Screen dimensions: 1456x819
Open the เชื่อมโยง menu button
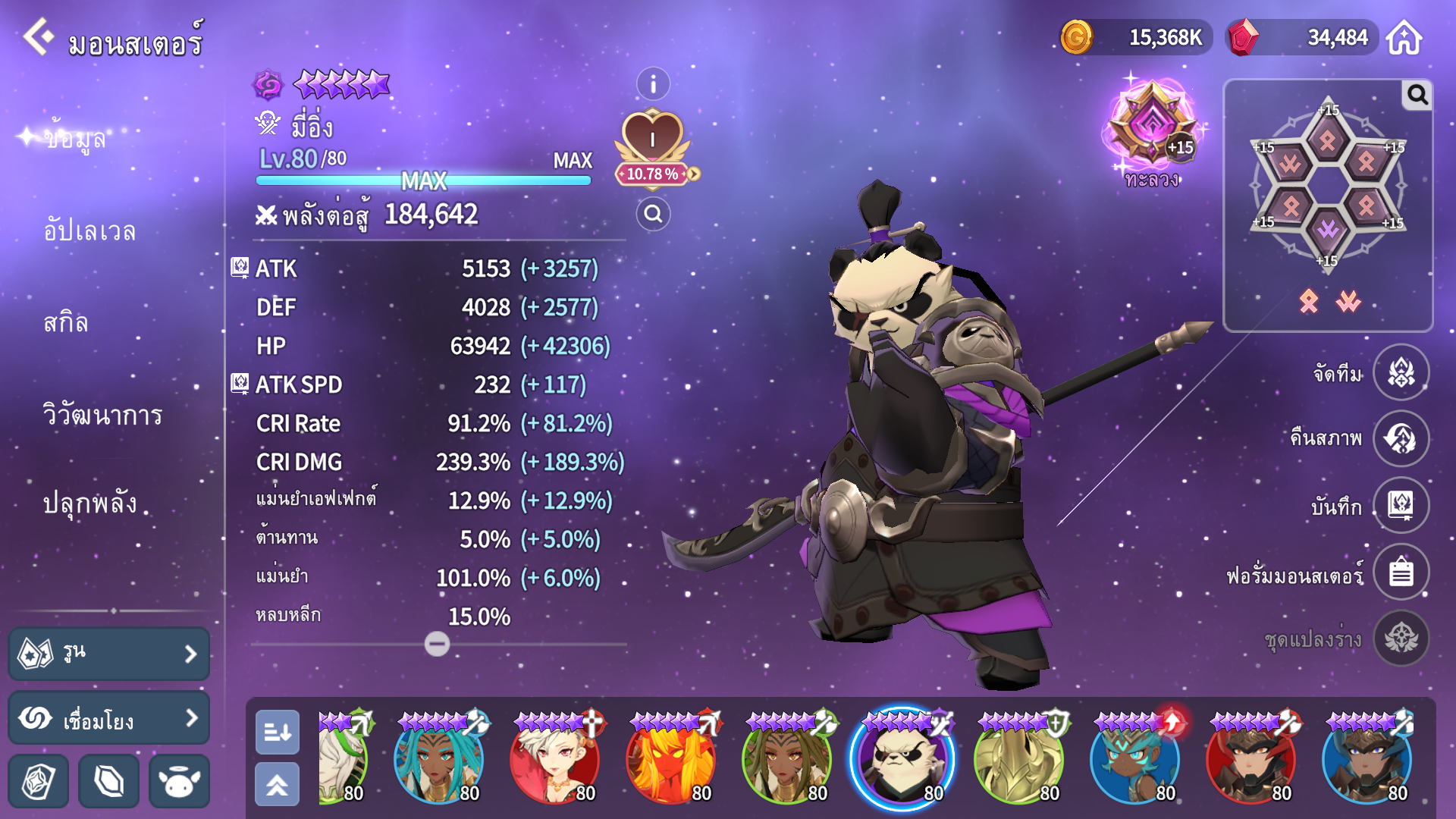[x=109, y=717]
